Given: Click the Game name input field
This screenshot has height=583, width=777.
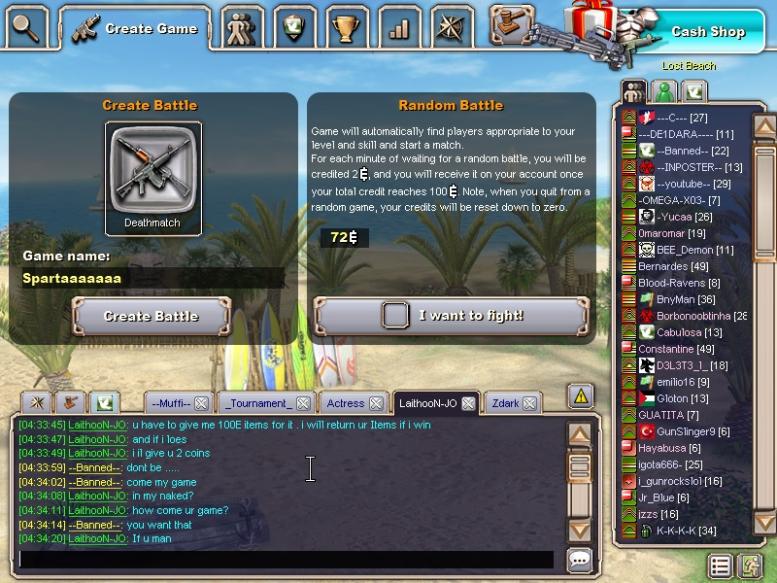Looking at the screenshot, I should tap(150, 278).
